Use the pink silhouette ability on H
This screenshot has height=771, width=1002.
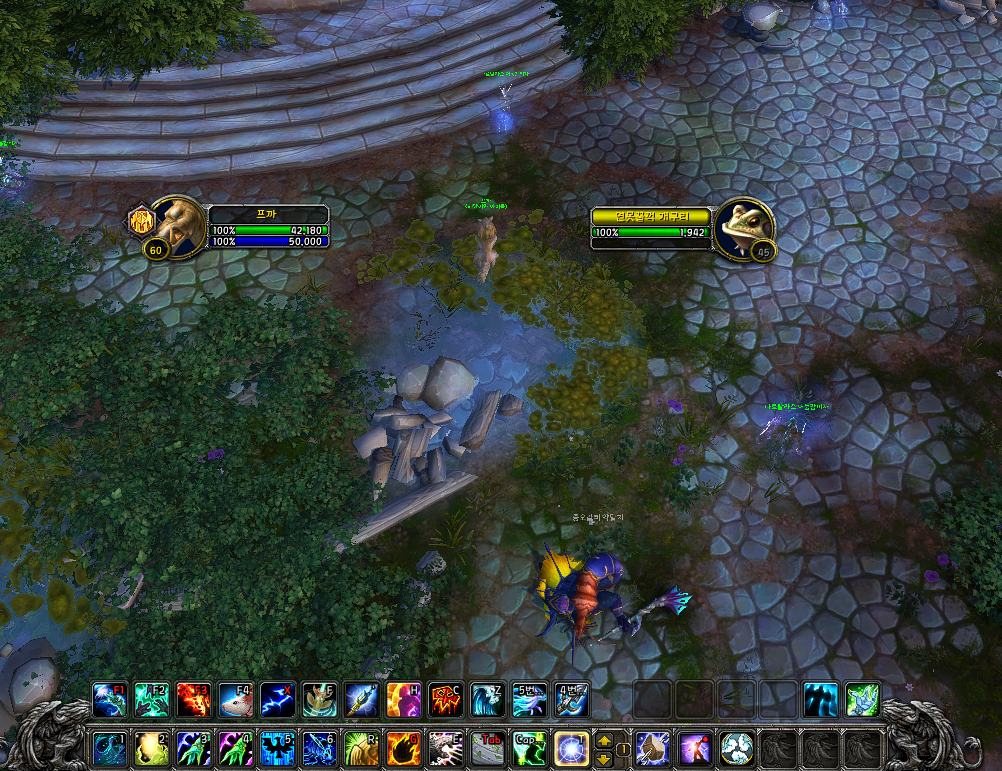click(x=403, y=699)
